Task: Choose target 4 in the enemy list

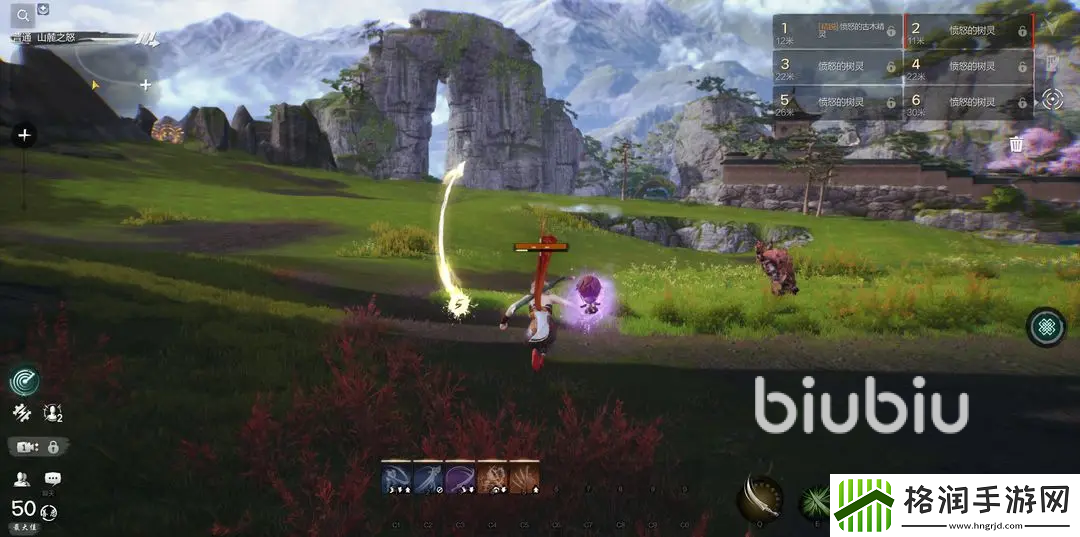Action: [x=969, y=67]
